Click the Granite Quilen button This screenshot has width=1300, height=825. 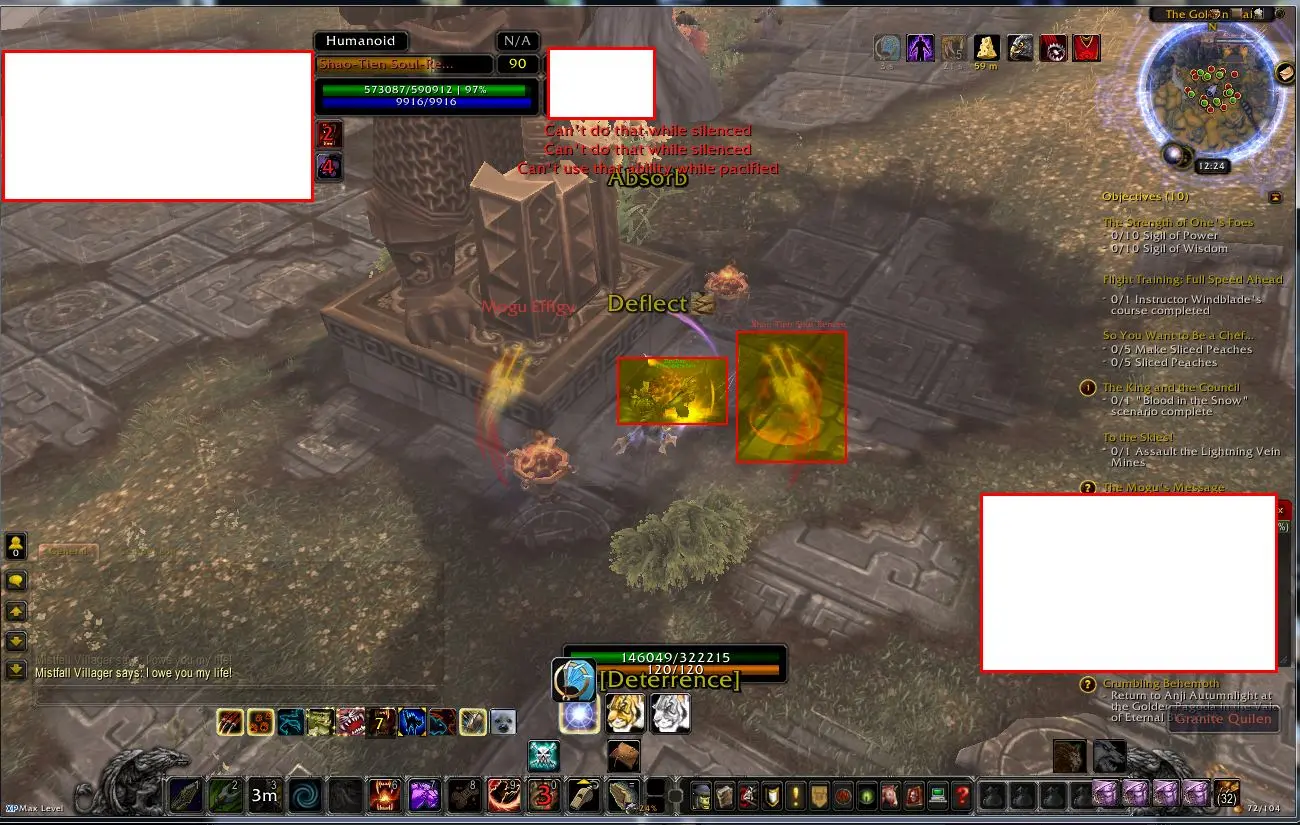click(x=1223, y=718)
